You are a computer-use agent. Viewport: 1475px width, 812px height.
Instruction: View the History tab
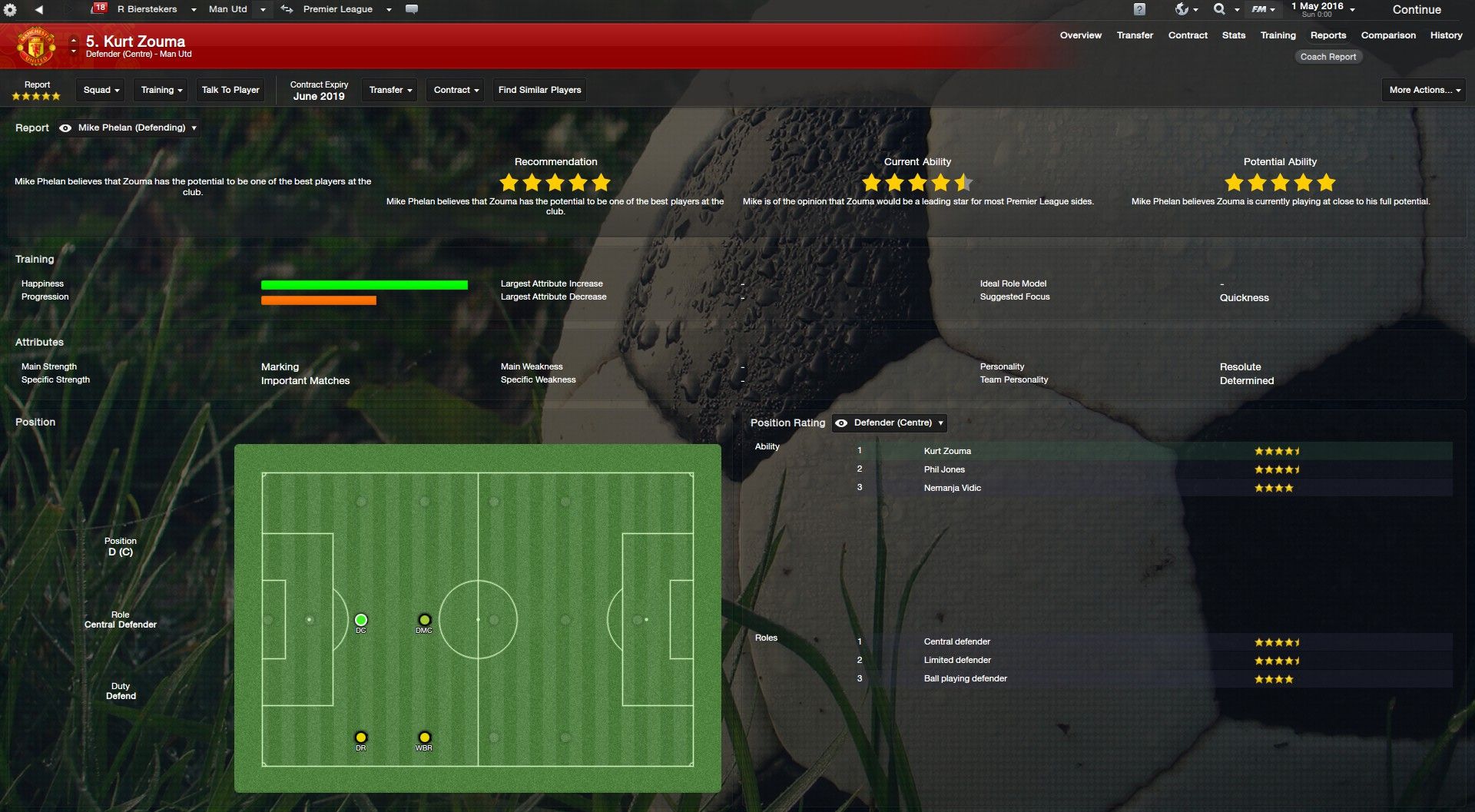pyautogui.click(x=1446, y=35)
